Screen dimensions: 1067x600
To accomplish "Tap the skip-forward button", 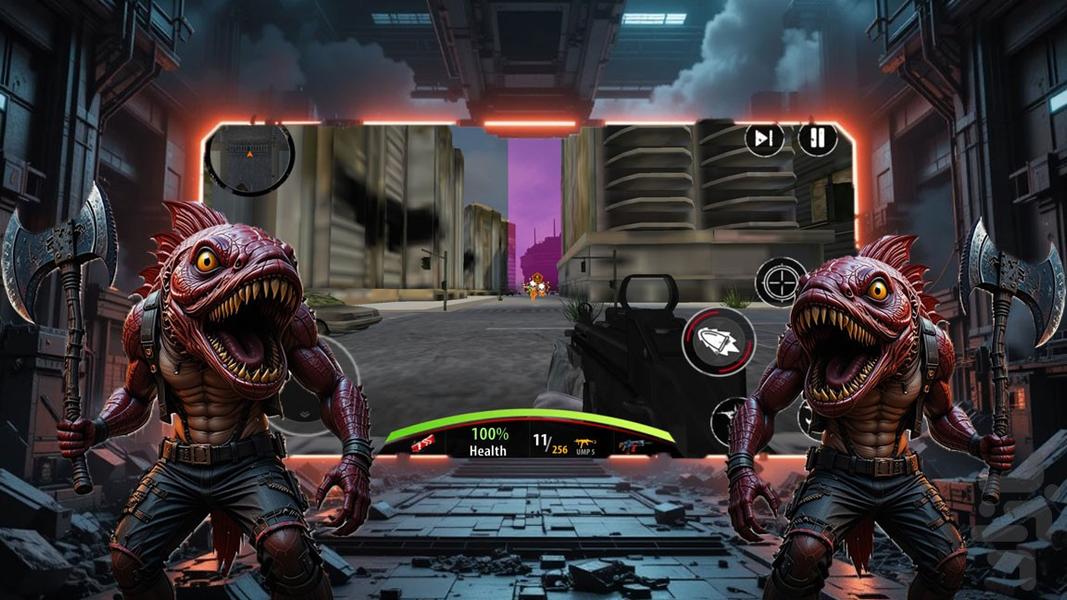I will (764, 139).
